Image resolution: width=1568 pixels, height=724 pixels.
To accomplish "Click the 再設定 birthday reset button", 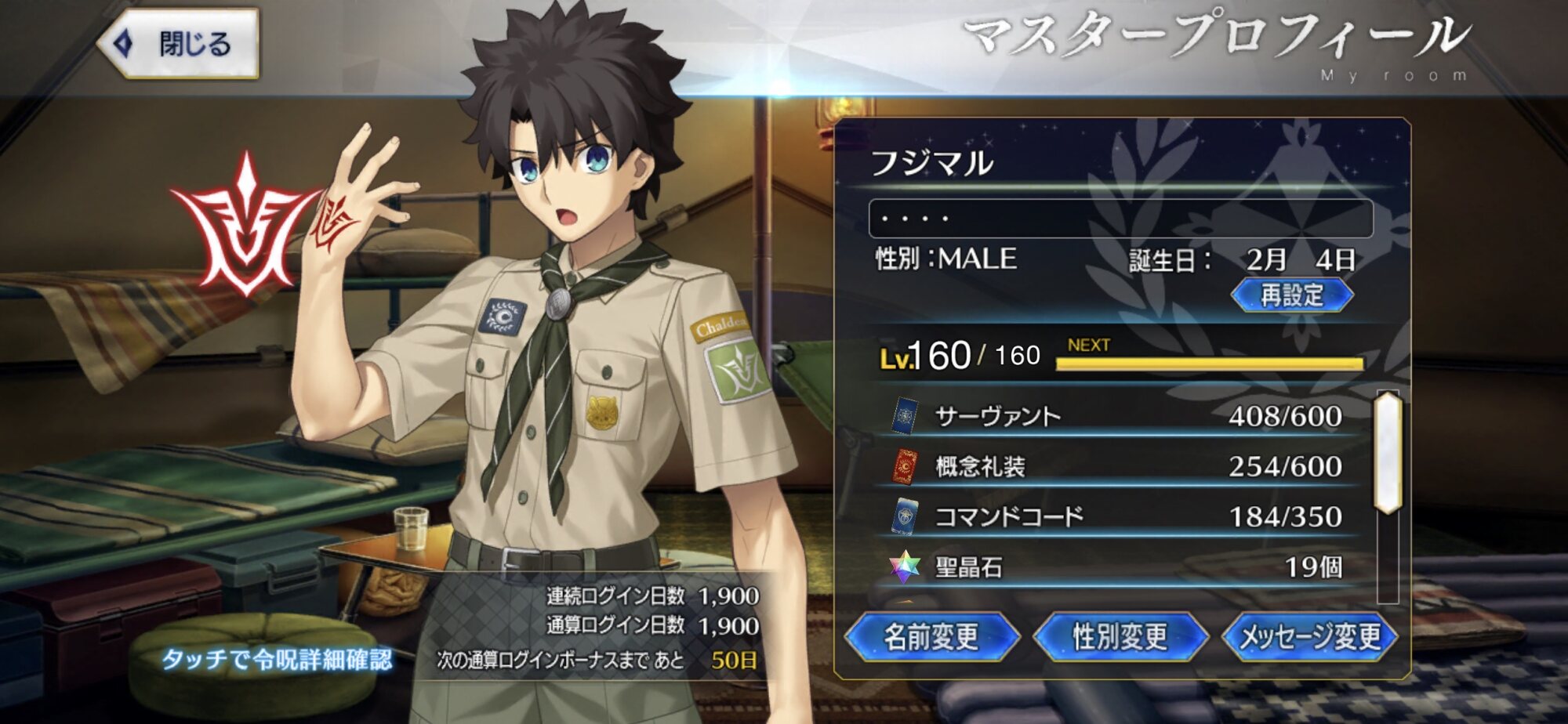I will point(1291,295).
